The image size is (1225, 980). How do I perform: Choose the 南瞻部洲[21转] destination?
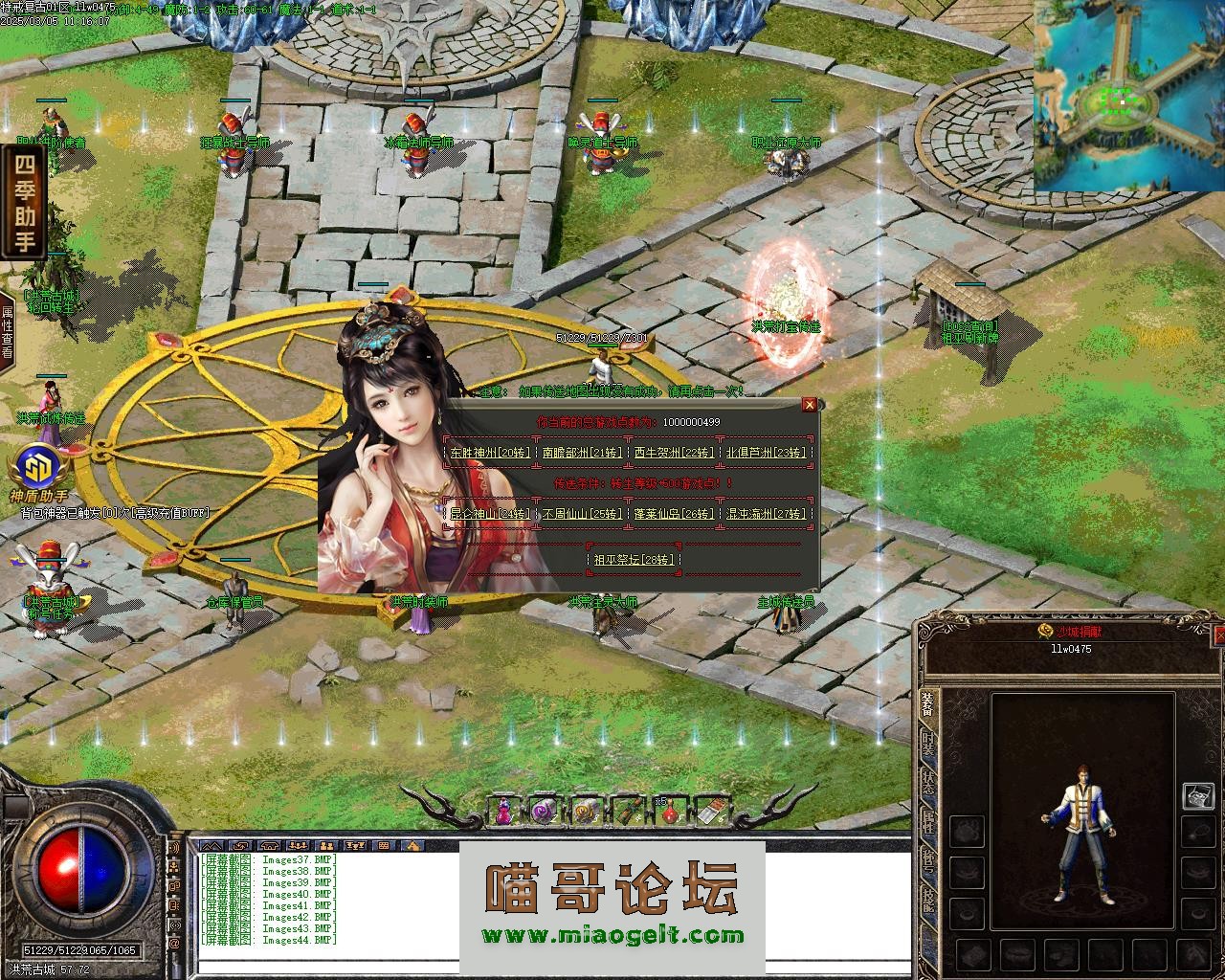(581, 453)
